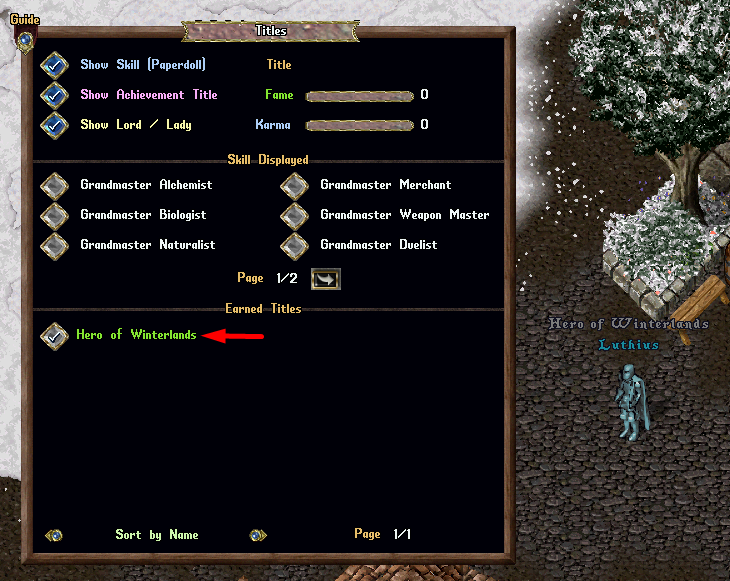
Task: Select the Grandmaster Merchant skill title
Action: point(294,186)
